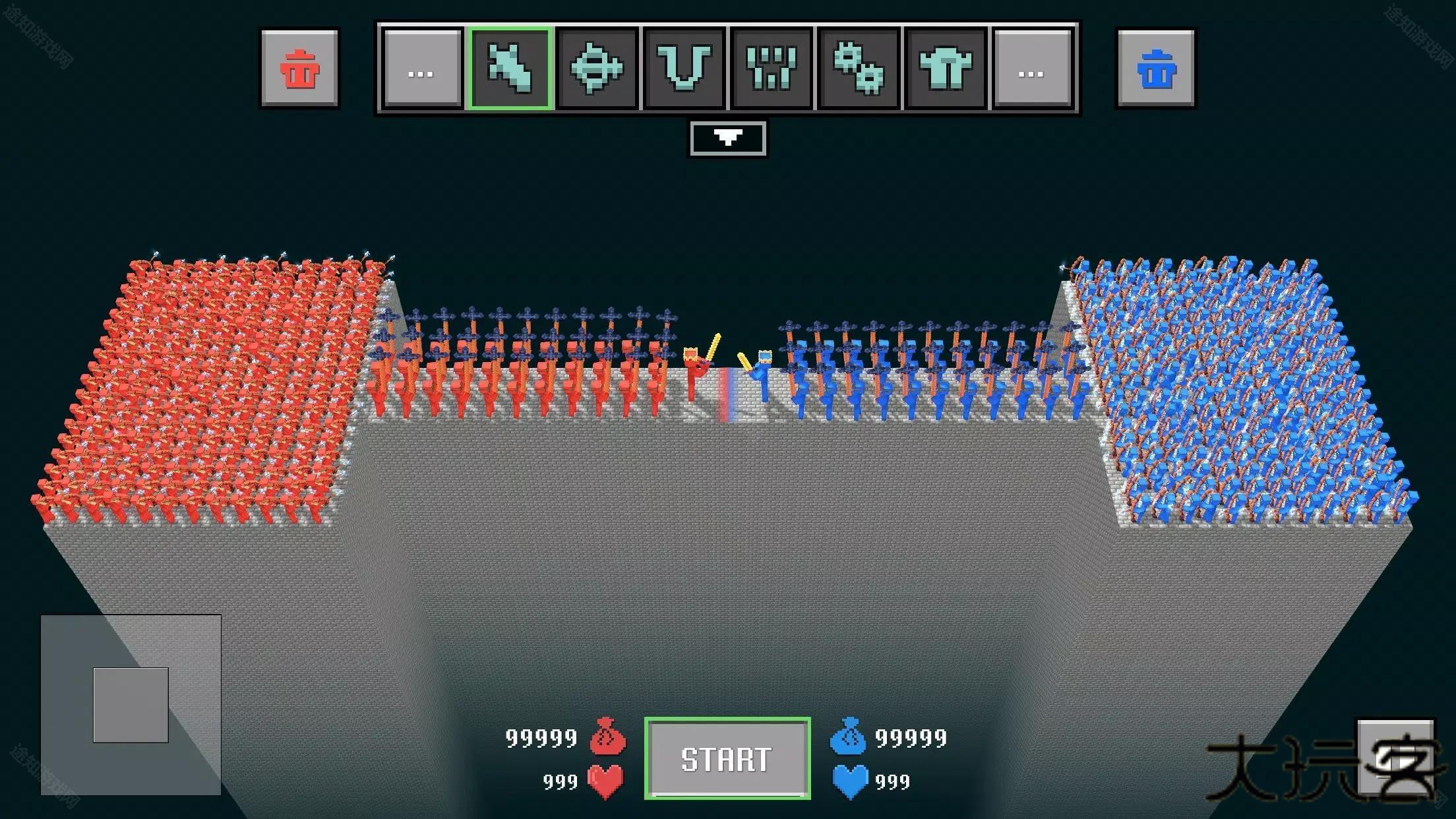The height and width of the screenshot is (819, 1456).
Task: Expand the toolbar with the down arrow
Action: [727, 138]
